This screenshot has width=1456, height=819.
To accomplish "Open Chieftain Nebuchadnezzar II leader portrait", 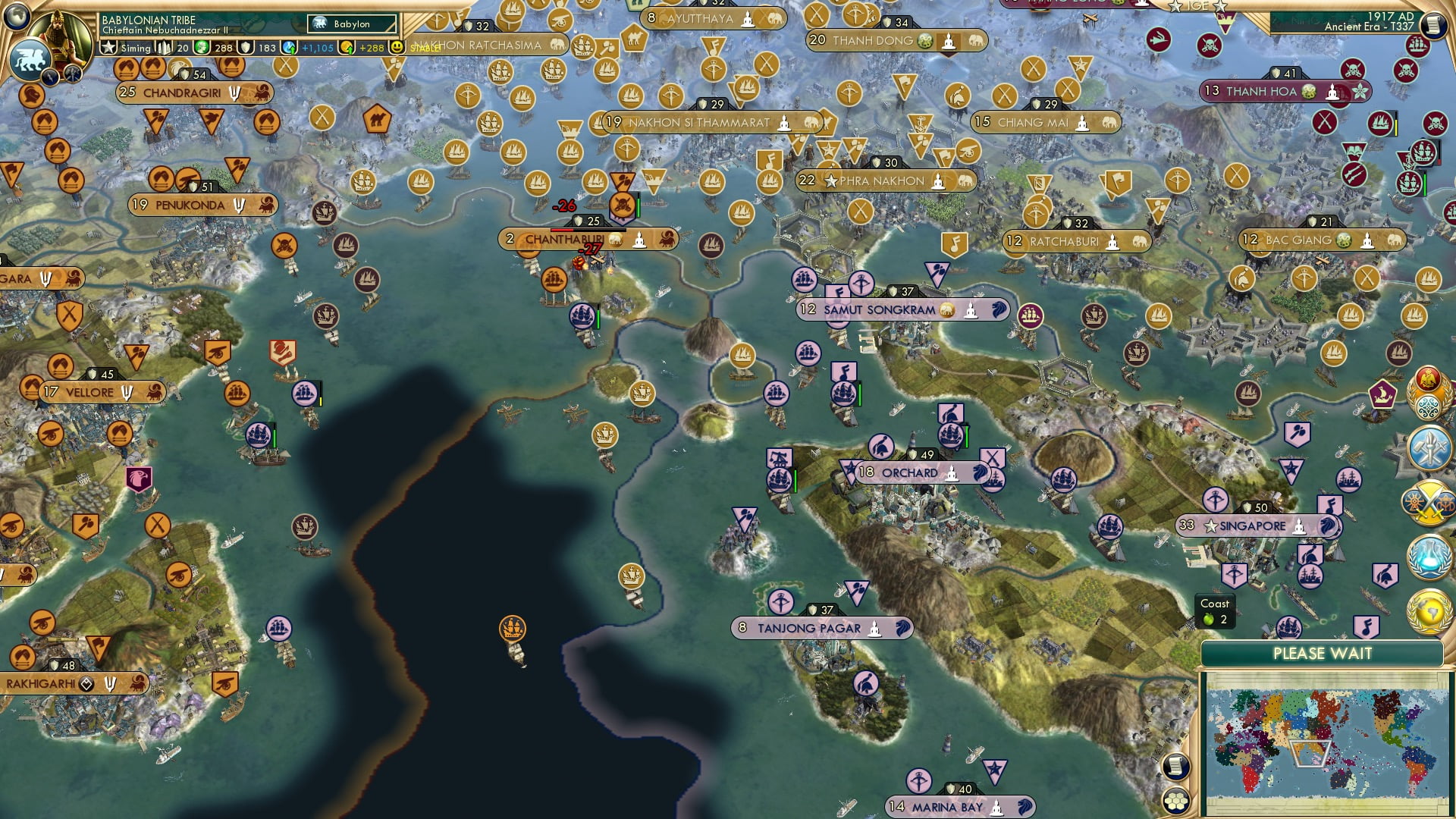I will (58, 36).
